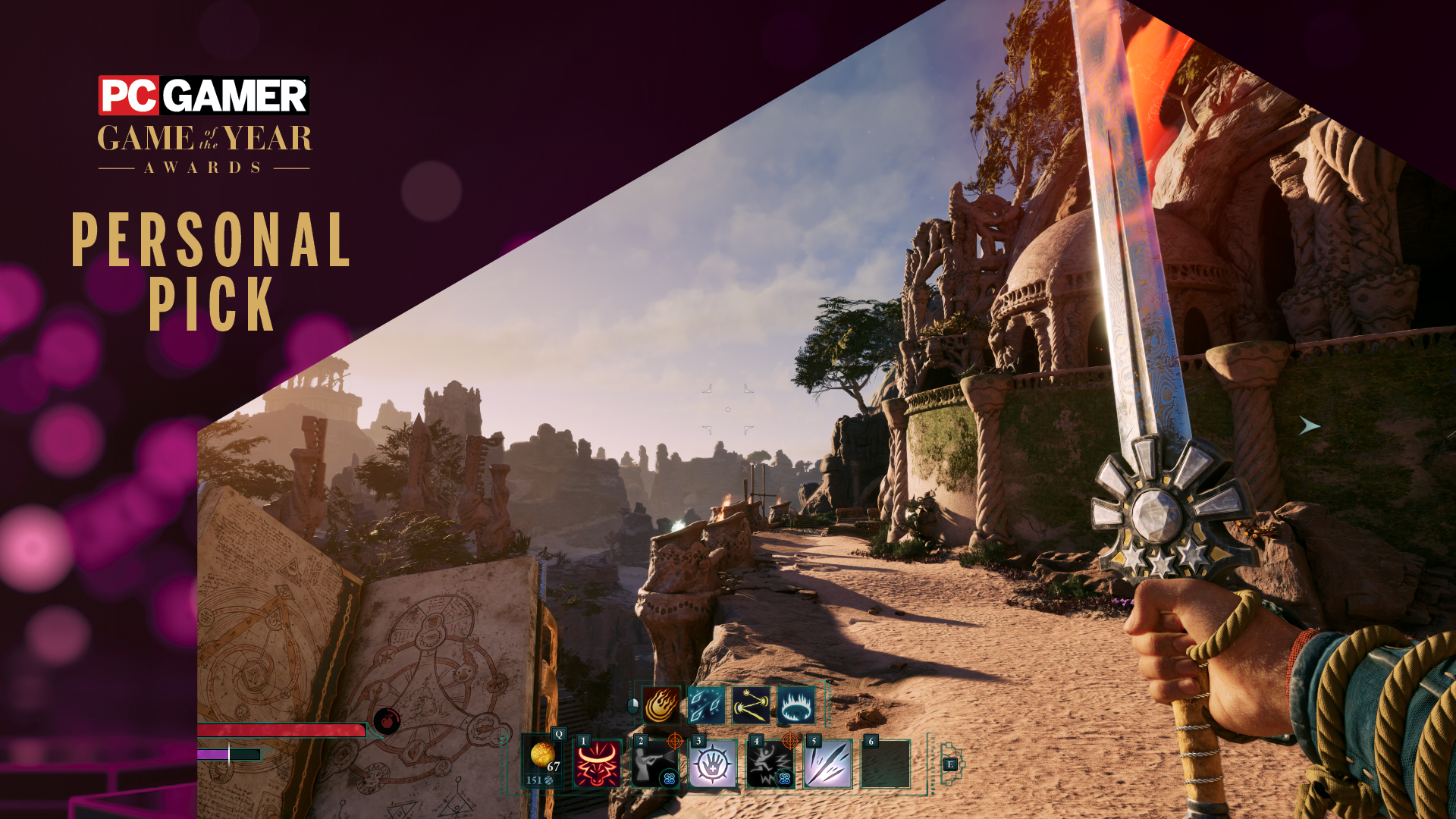
Task: Click the mouse button prompt beside the flame spell
Action: click(x=633, y=705)
